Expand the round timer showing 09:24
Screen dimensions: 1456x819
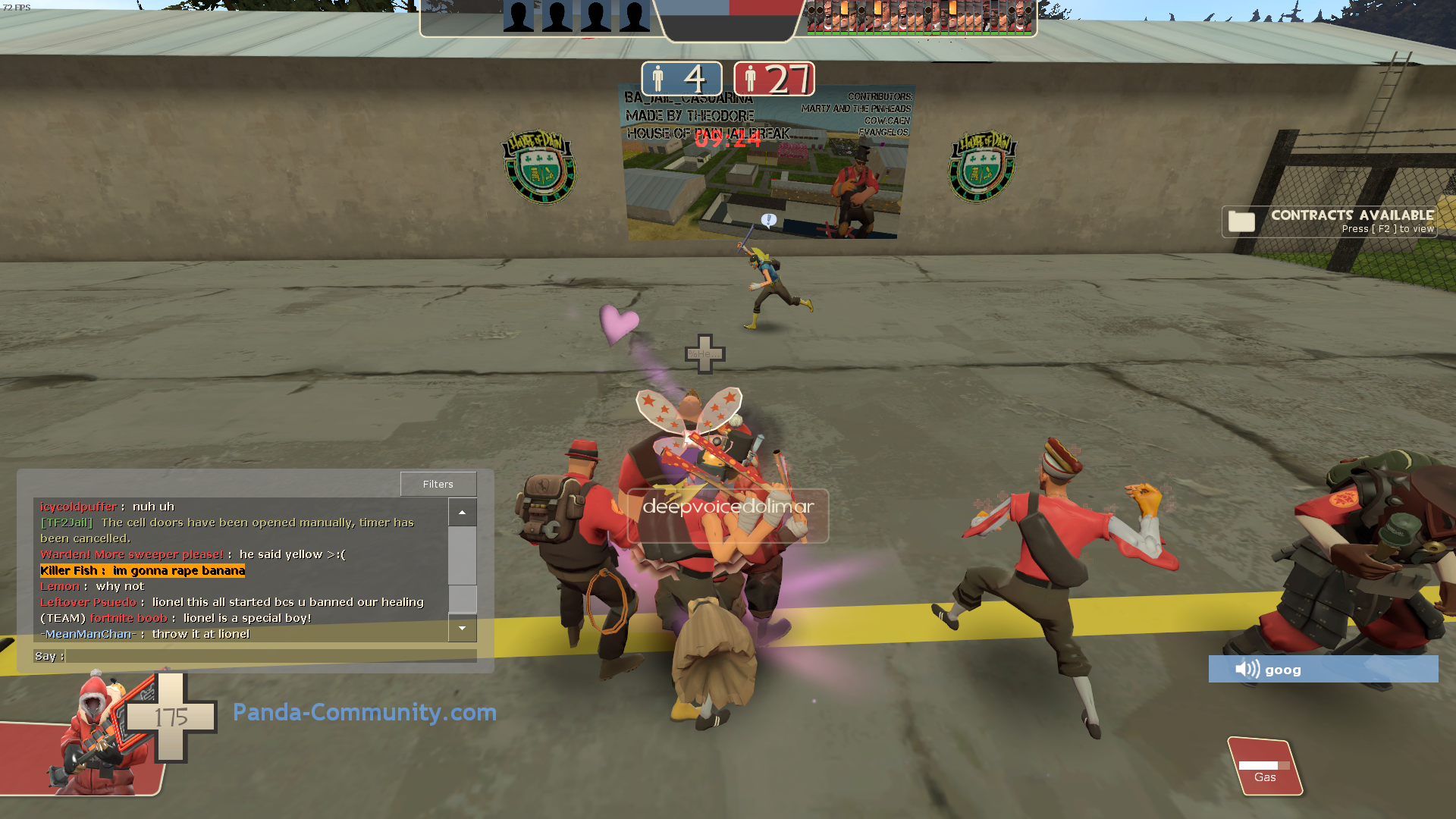(x=726, y=139)
